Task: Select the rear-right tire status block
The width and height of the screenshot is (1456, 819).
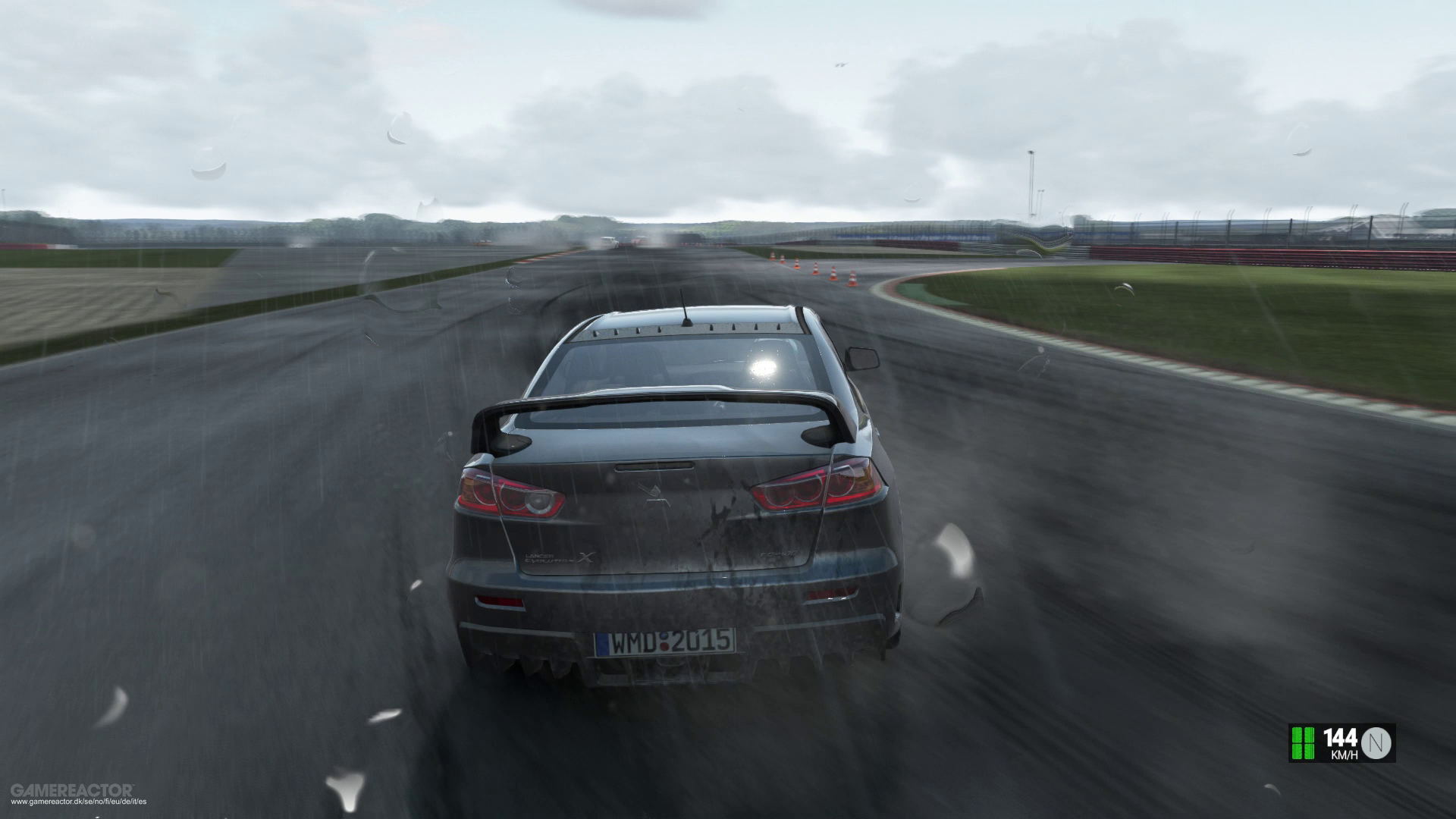Action: (x=1309, y=752)
